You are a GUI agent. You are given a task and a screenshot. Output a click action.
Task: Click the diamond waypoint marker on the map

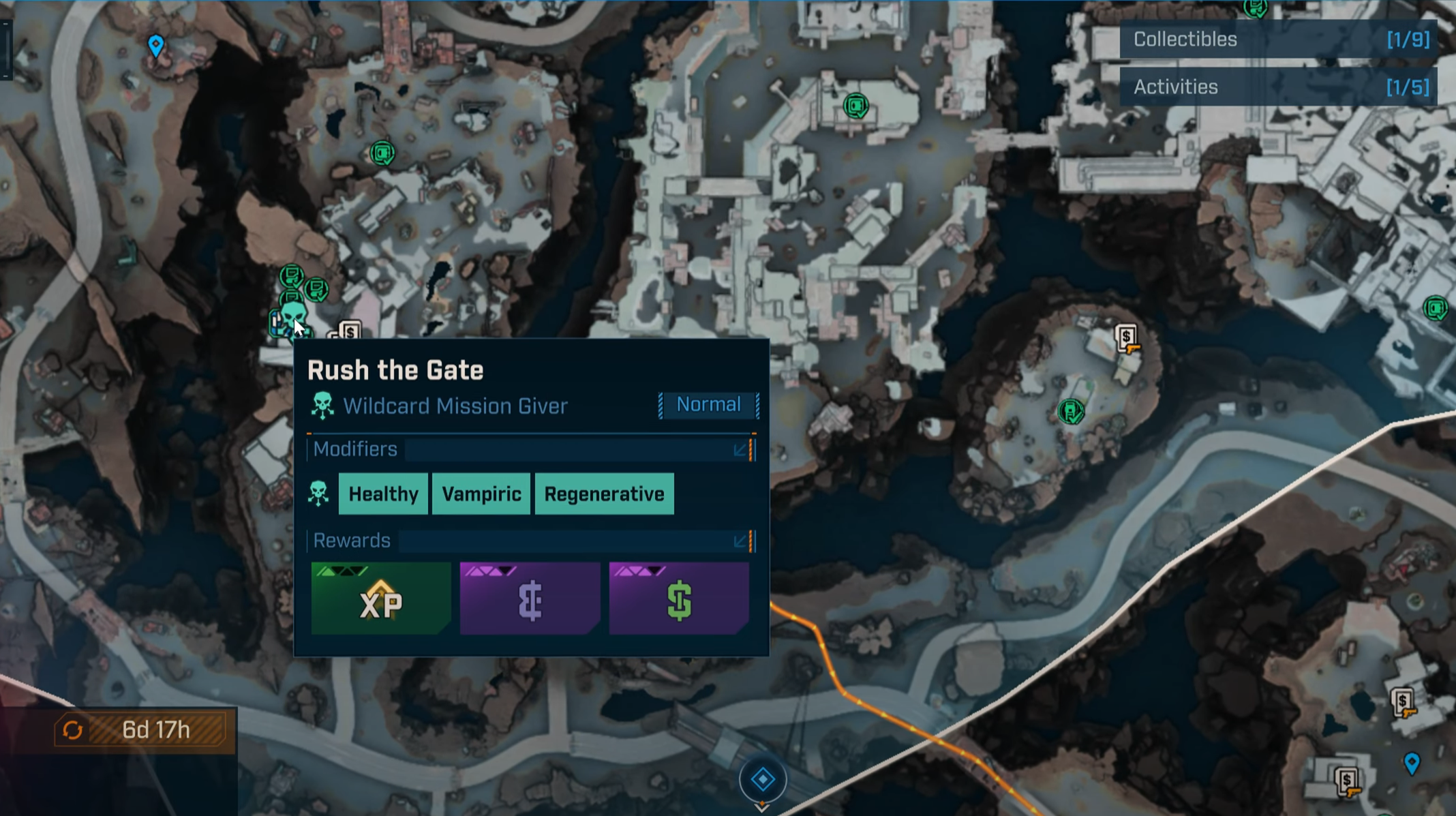(x=763, y=779)
